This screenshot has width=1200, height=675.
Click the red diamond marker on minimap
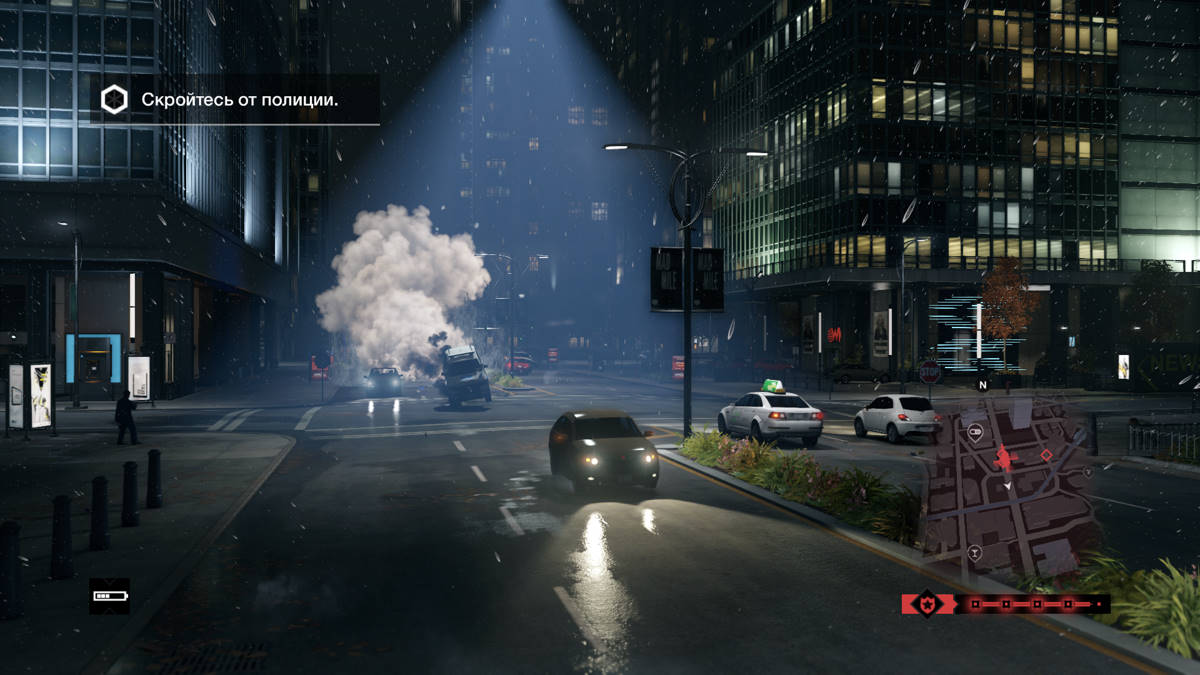[x=1046, y=455]
